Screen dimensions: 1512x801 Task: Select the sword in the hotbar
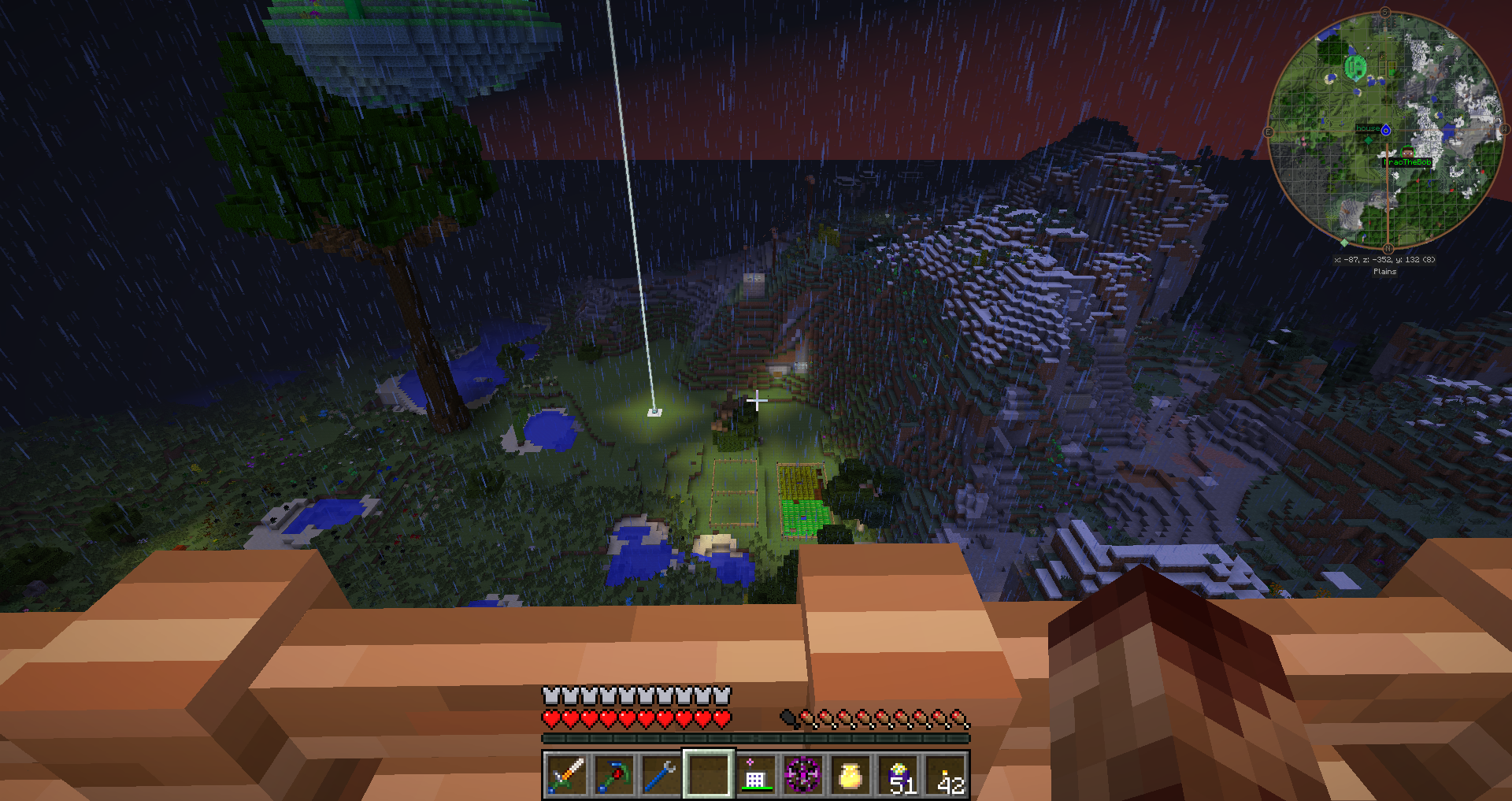pyautogui.click(x=566, y=775)
